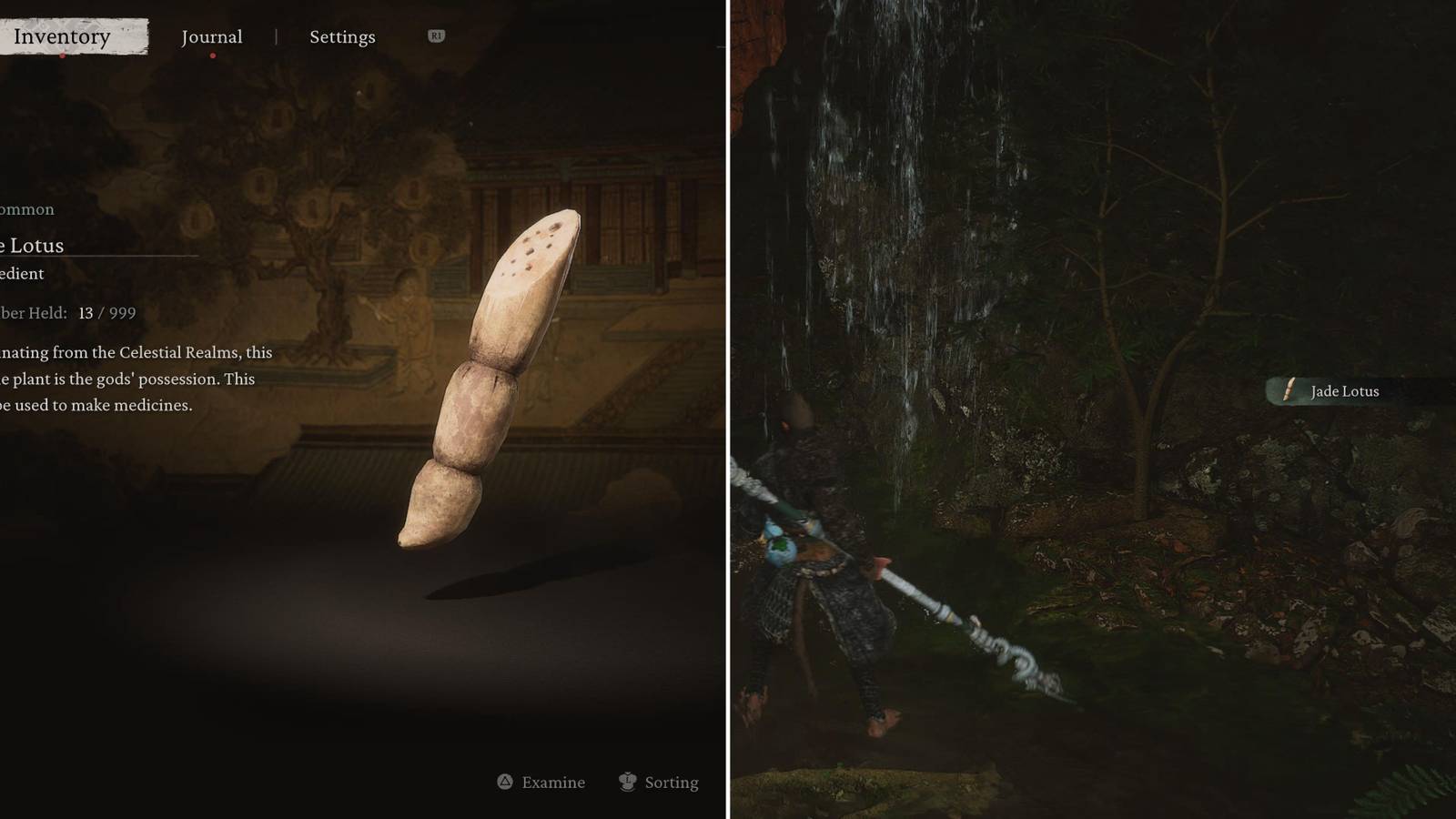Image resolution: width=1456 pixels, height=819 pixels.
Task: Switch to the Journal tab
Action: tap(211, 36)
